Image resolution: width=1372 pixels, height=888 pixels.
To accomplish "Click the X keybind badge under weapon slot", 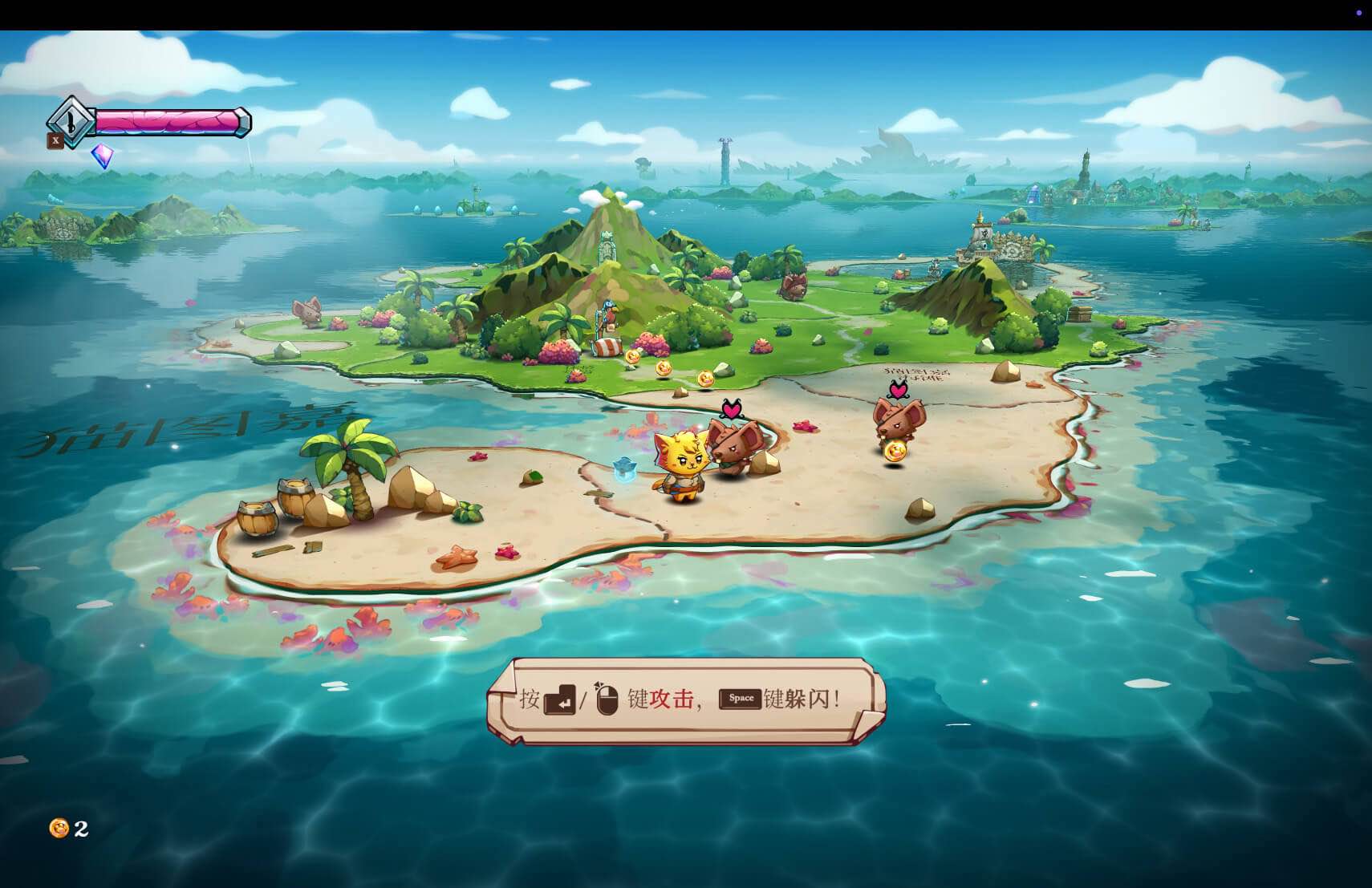I will [x=55, y=140].
